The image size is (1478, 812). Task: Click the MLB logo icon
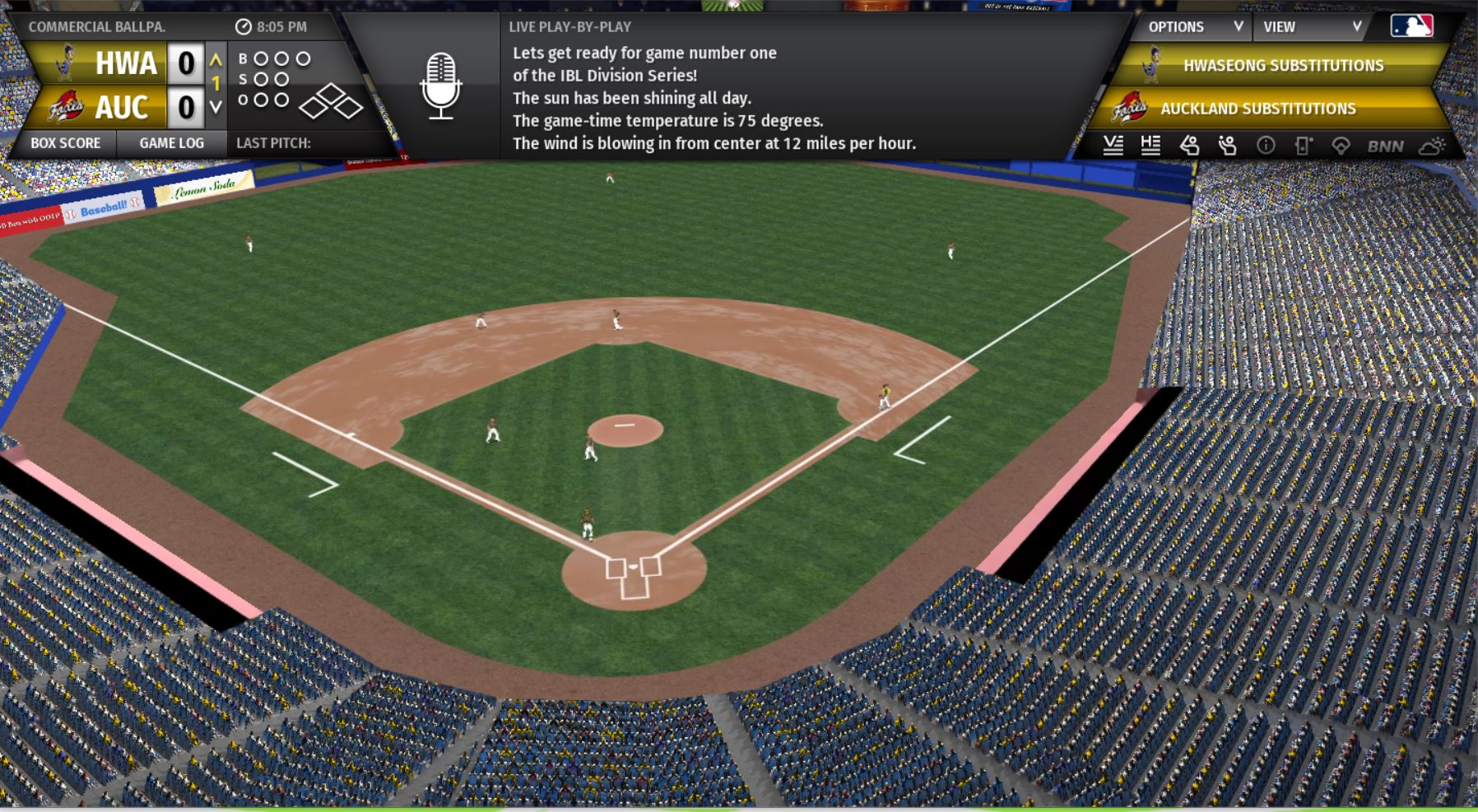pos(1411,26)
